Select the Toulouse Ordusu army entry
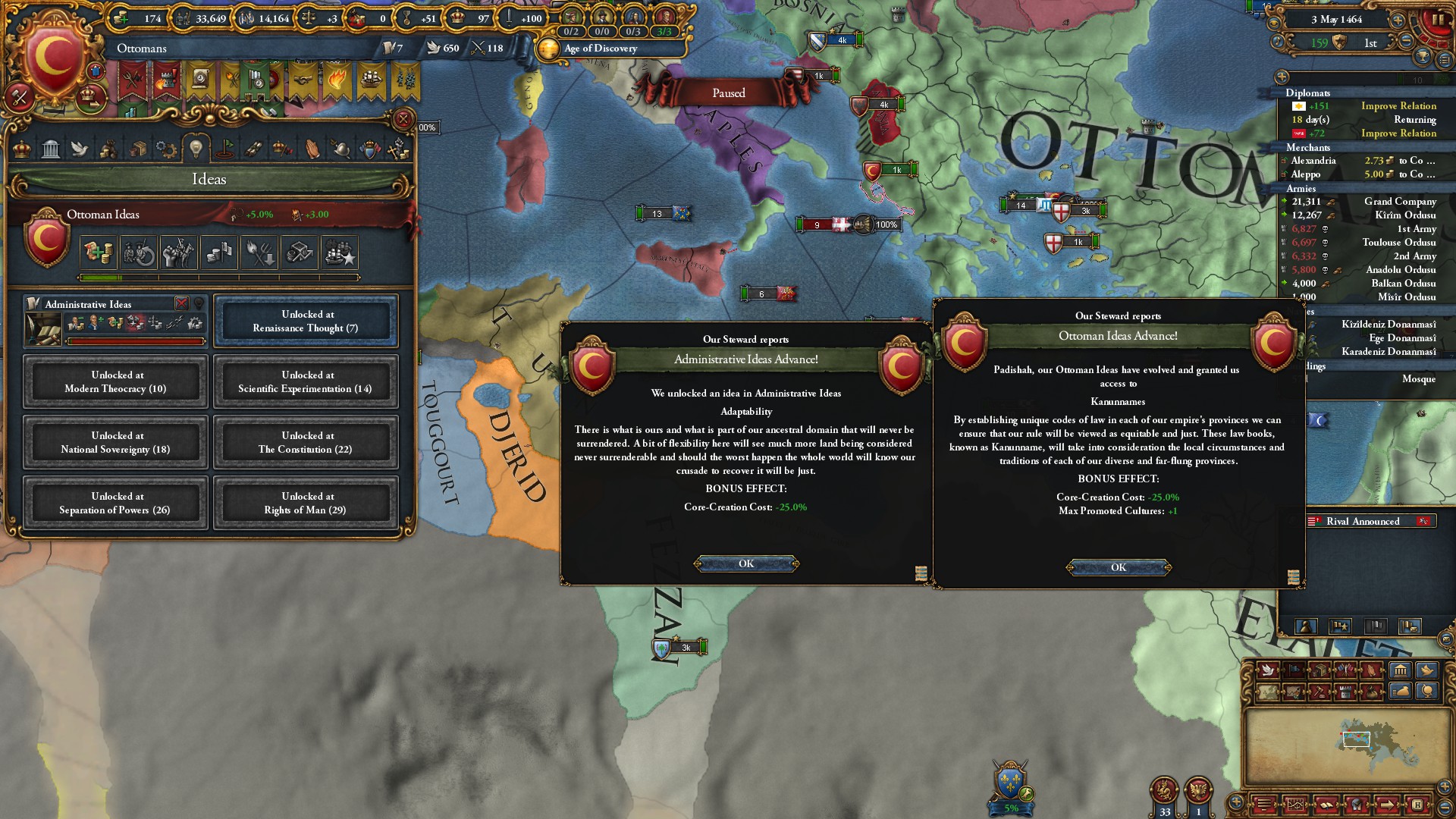The width and height of the screenshot is (1456, 819). tap(1398, 243)
